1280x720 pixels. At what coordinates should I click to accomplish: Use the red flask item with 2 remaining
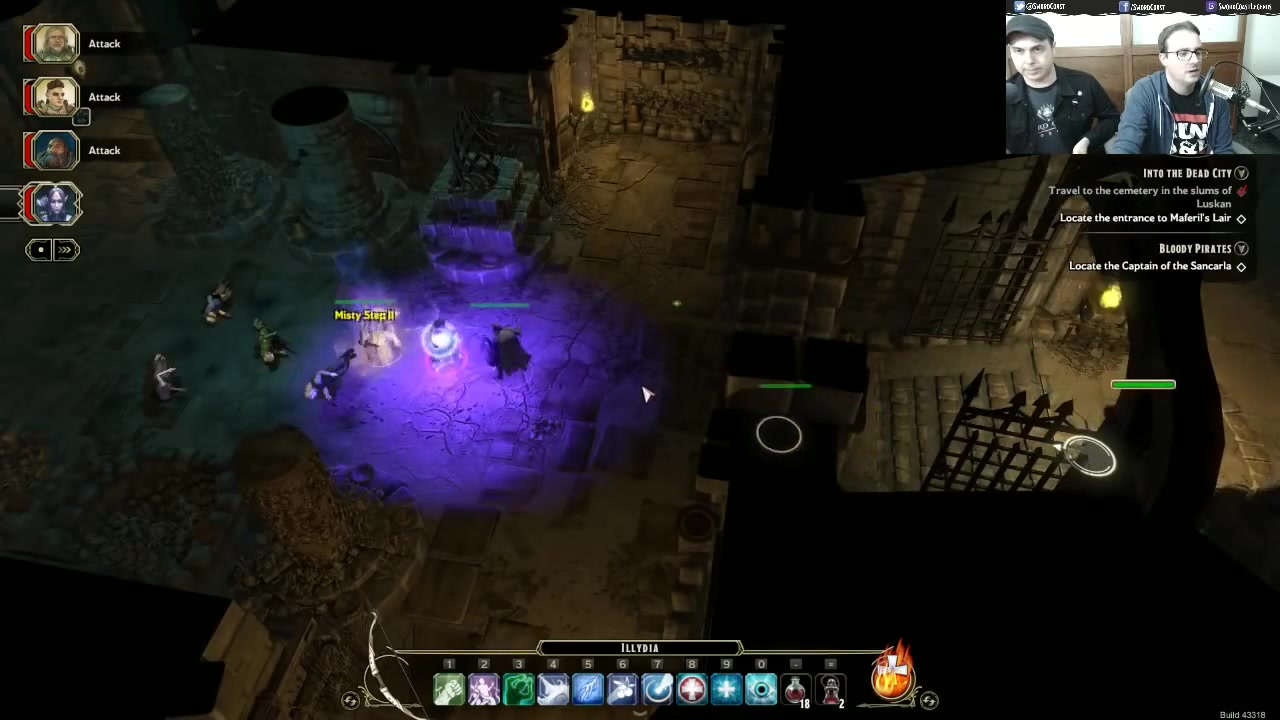point(831,689)
